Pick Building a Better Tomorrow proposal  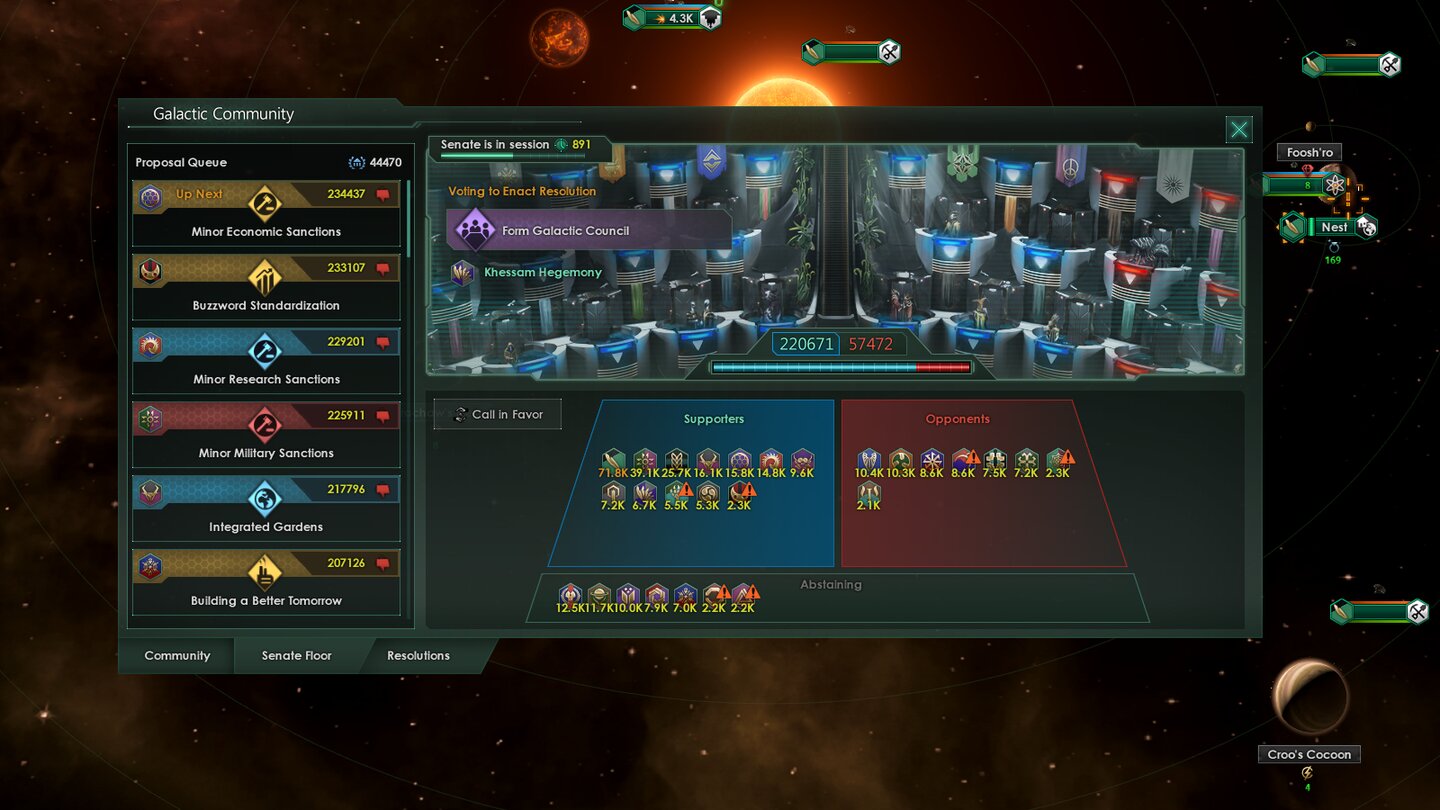(266, 582)
